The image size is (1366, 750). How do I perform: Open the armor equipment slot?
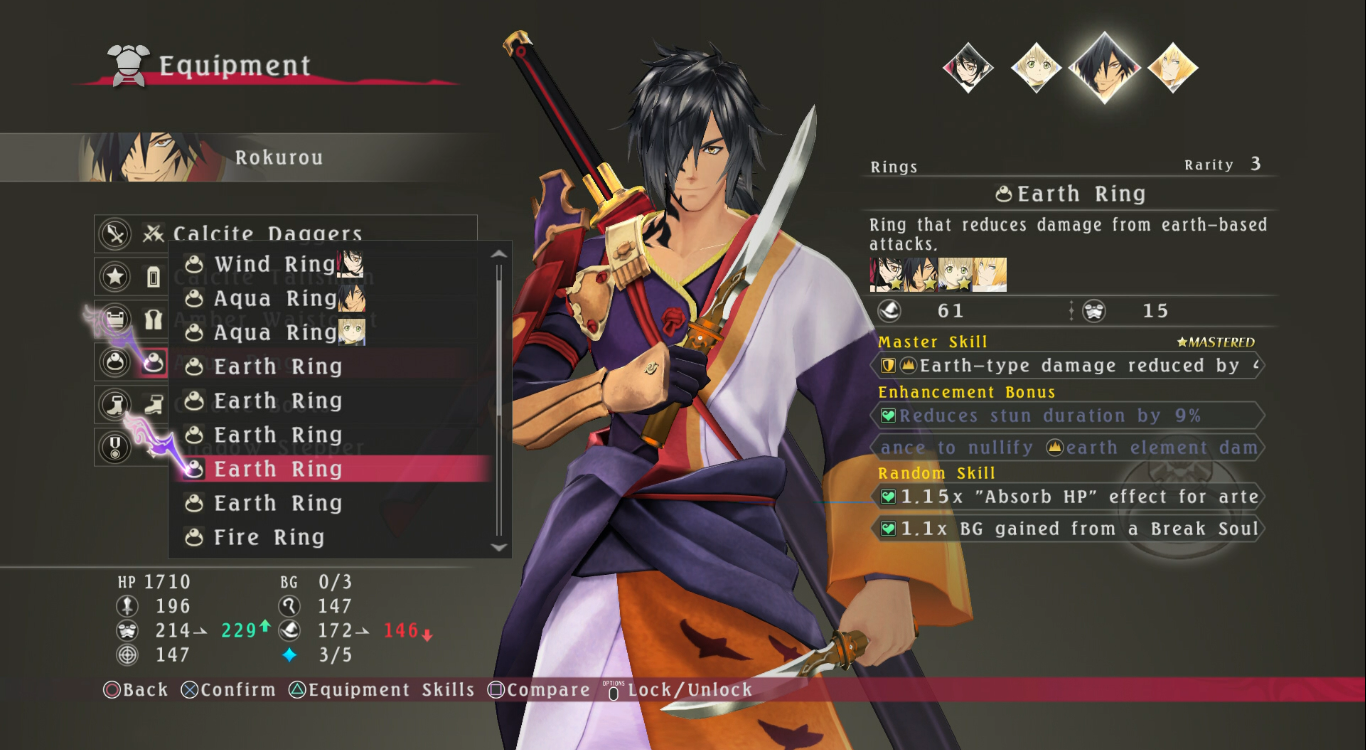pyautogui.click(x=117, y=319)
